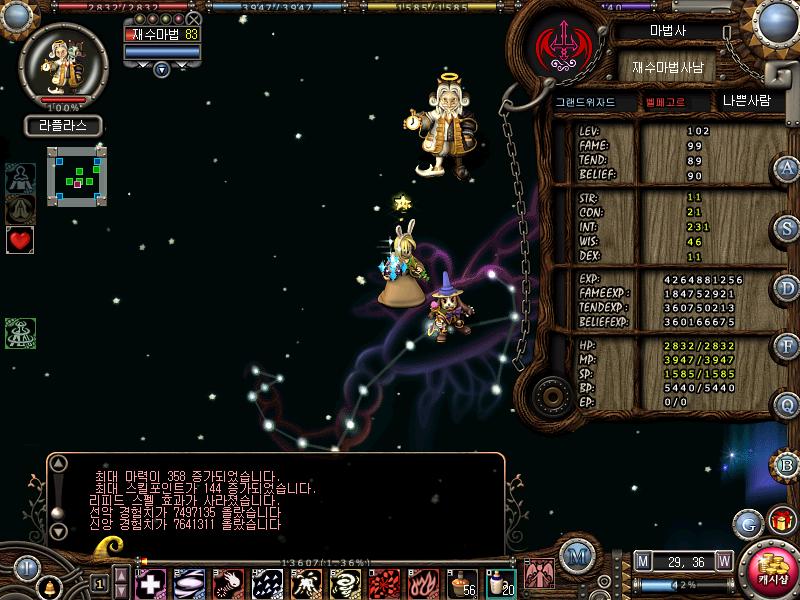Click the round A side button
Viewport: 800px width, 600px height.
(x=788, y=168)
